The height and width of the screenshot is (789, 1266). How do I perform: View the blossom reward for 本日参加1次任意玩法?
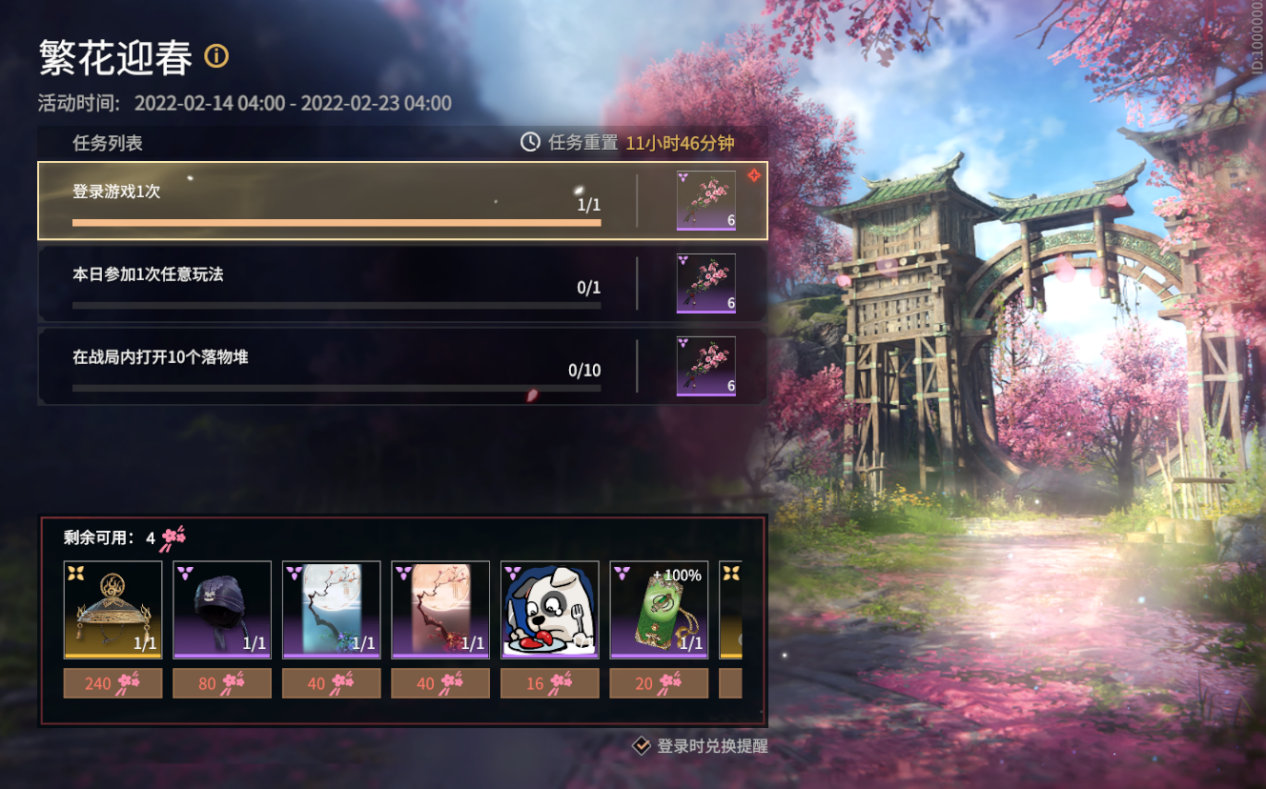pyautogui.click(x=706, y=284)
